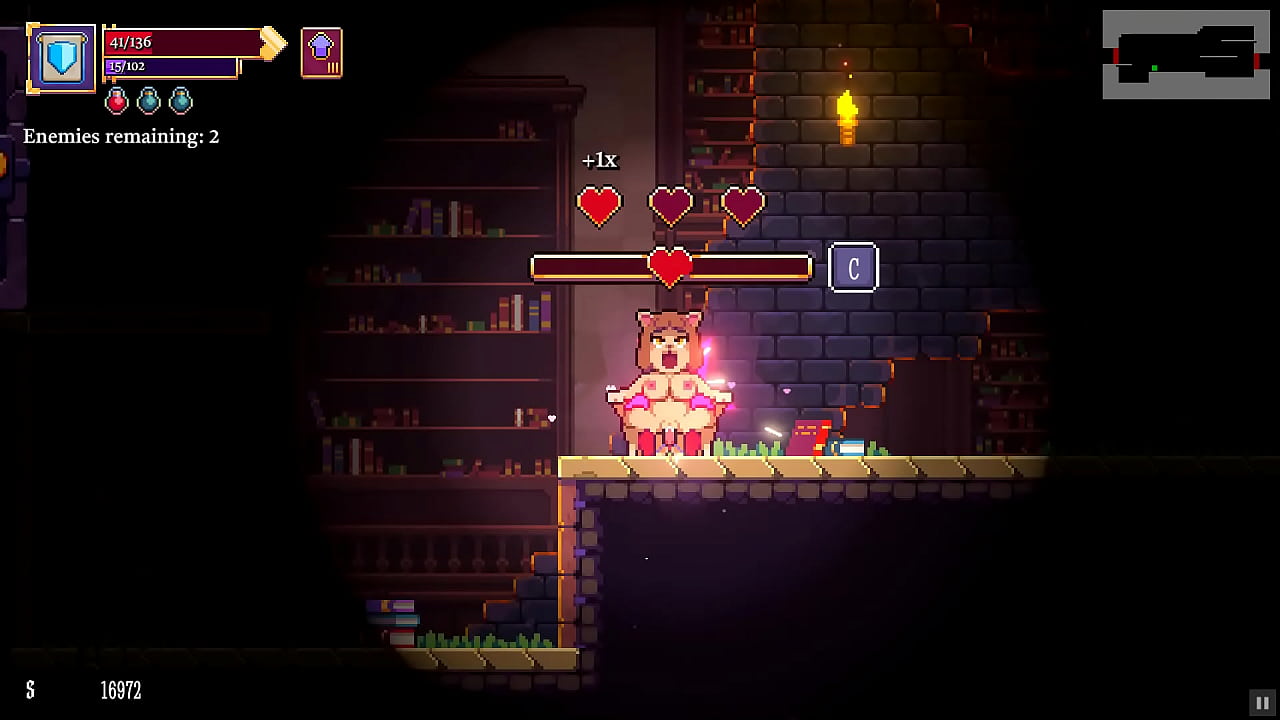The width and height of the screenshot is (1280, 720).
Task: Activate the purple arrow spell card
Action: pyautogui.click(x=321, y=52)
